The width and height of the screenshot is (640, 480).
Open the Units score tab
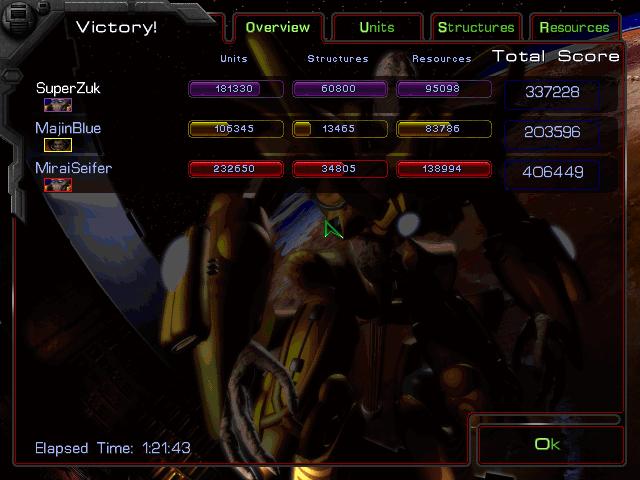pos(377,27)
